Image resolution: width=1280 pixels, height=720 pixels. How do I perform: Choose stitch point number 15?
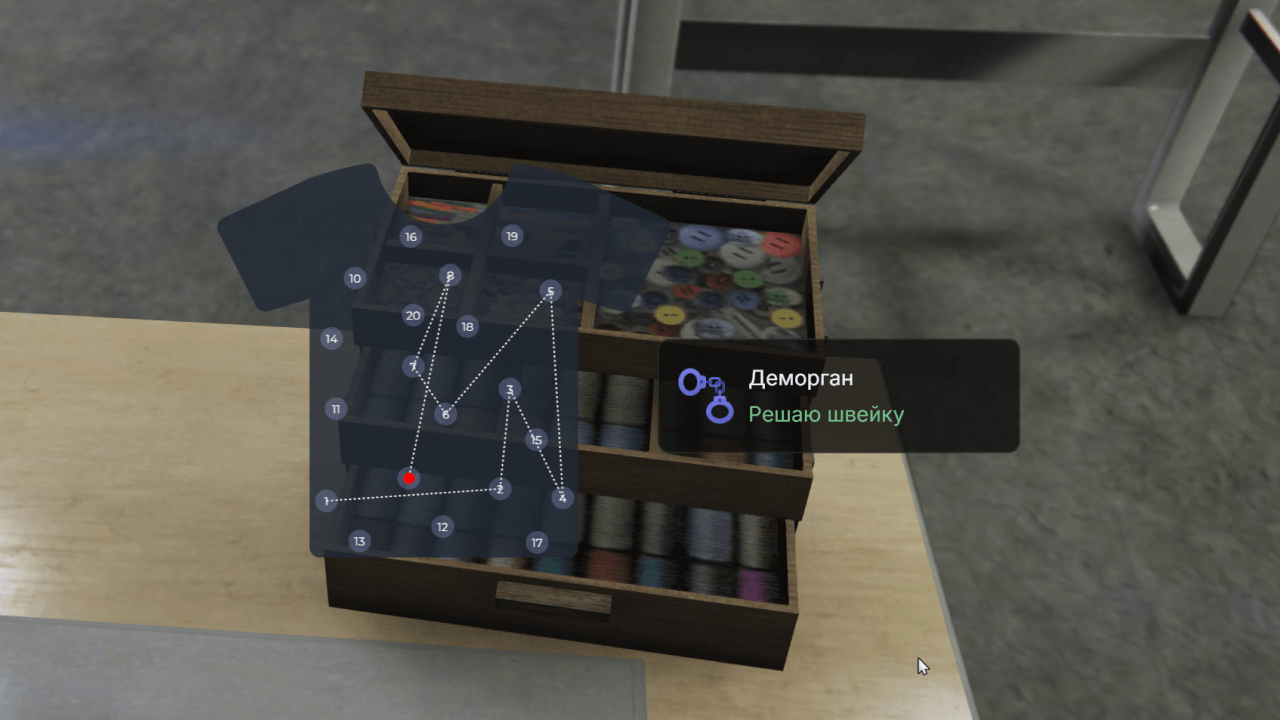pos(536,440)
